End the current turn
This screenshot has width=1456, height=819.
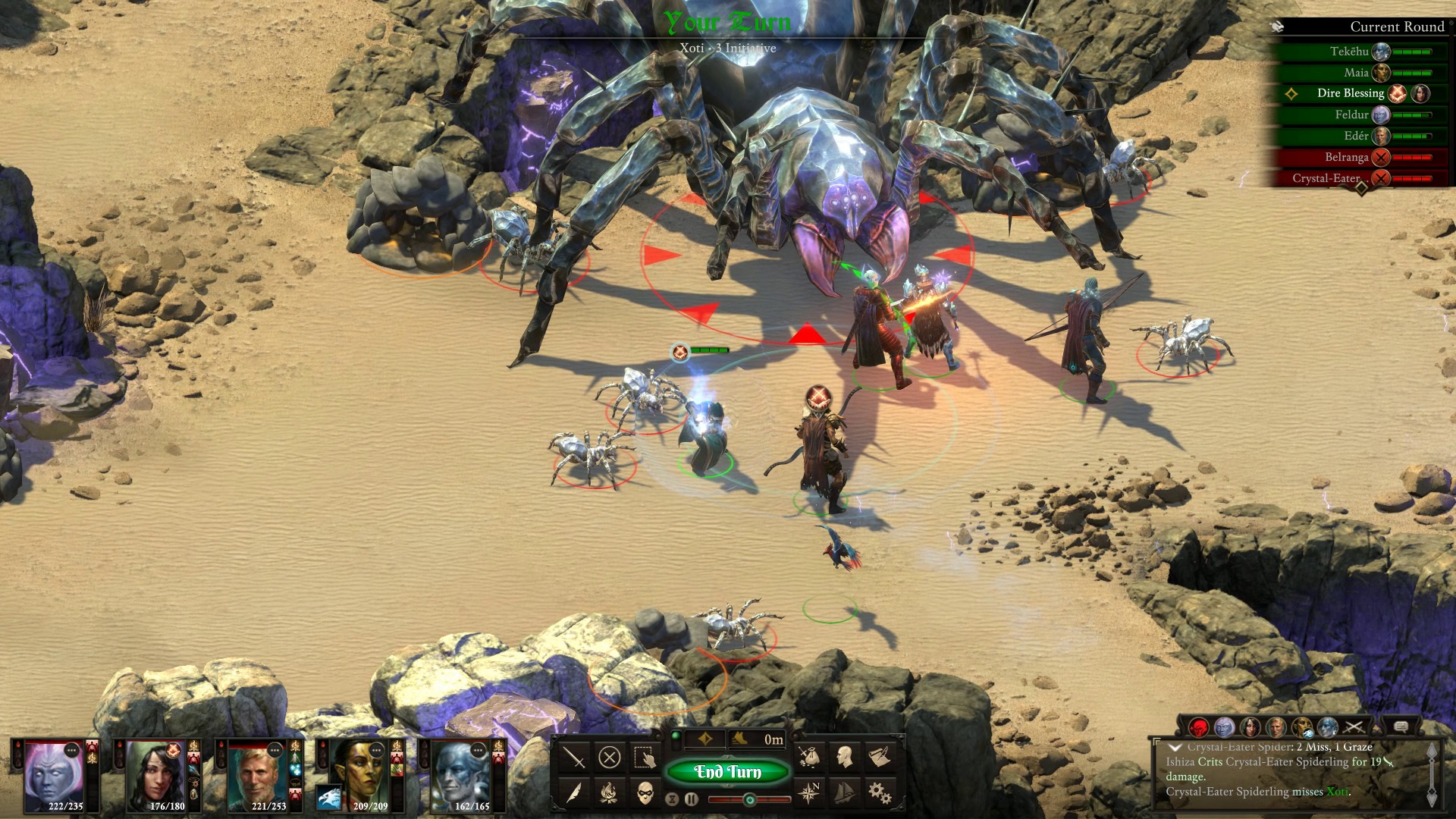point(727,772)
